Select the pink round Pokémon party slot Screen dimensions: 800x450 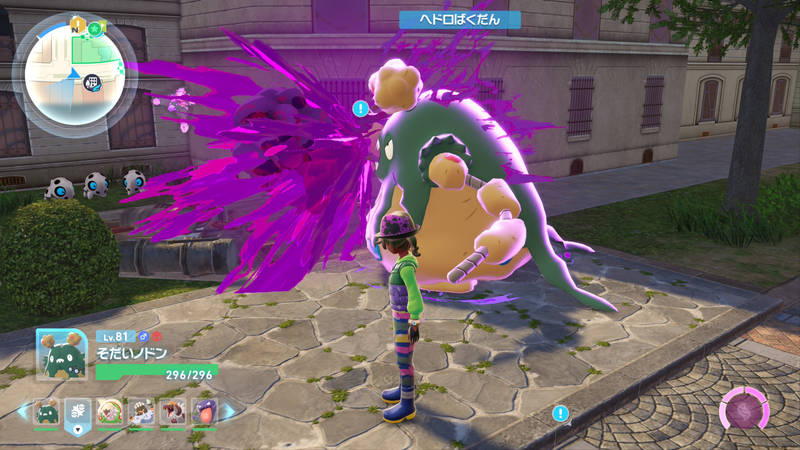(x=109, y=411)
